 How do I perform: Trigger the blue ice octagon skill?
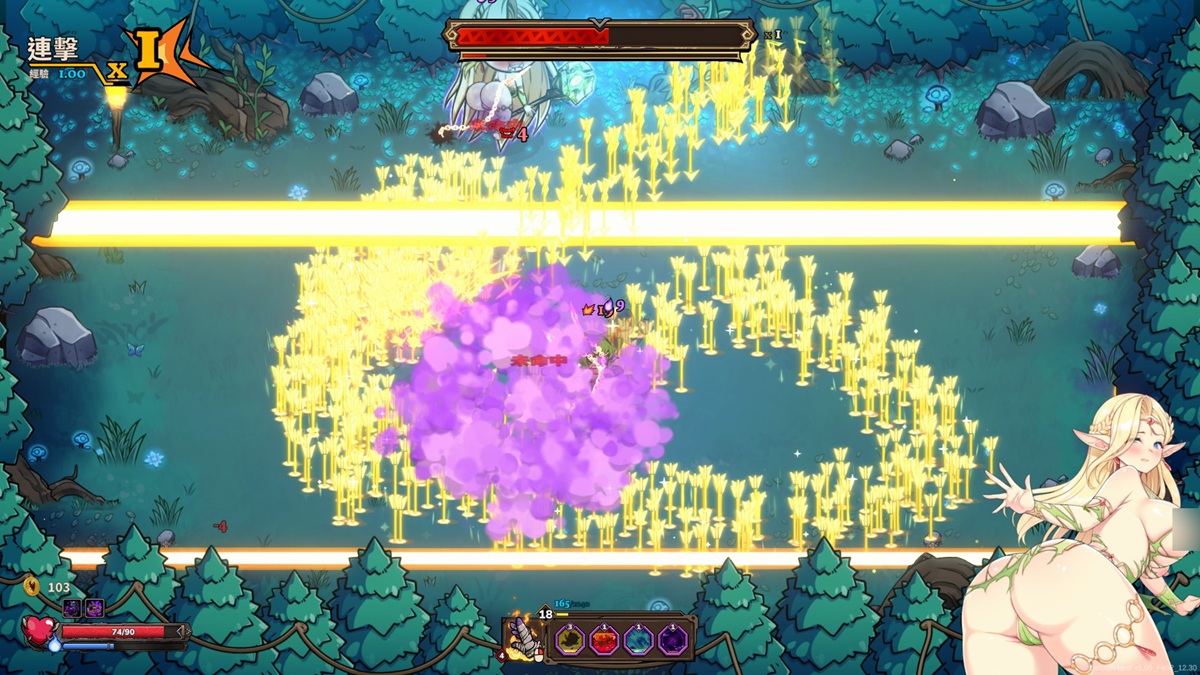(x=639, y=640)
